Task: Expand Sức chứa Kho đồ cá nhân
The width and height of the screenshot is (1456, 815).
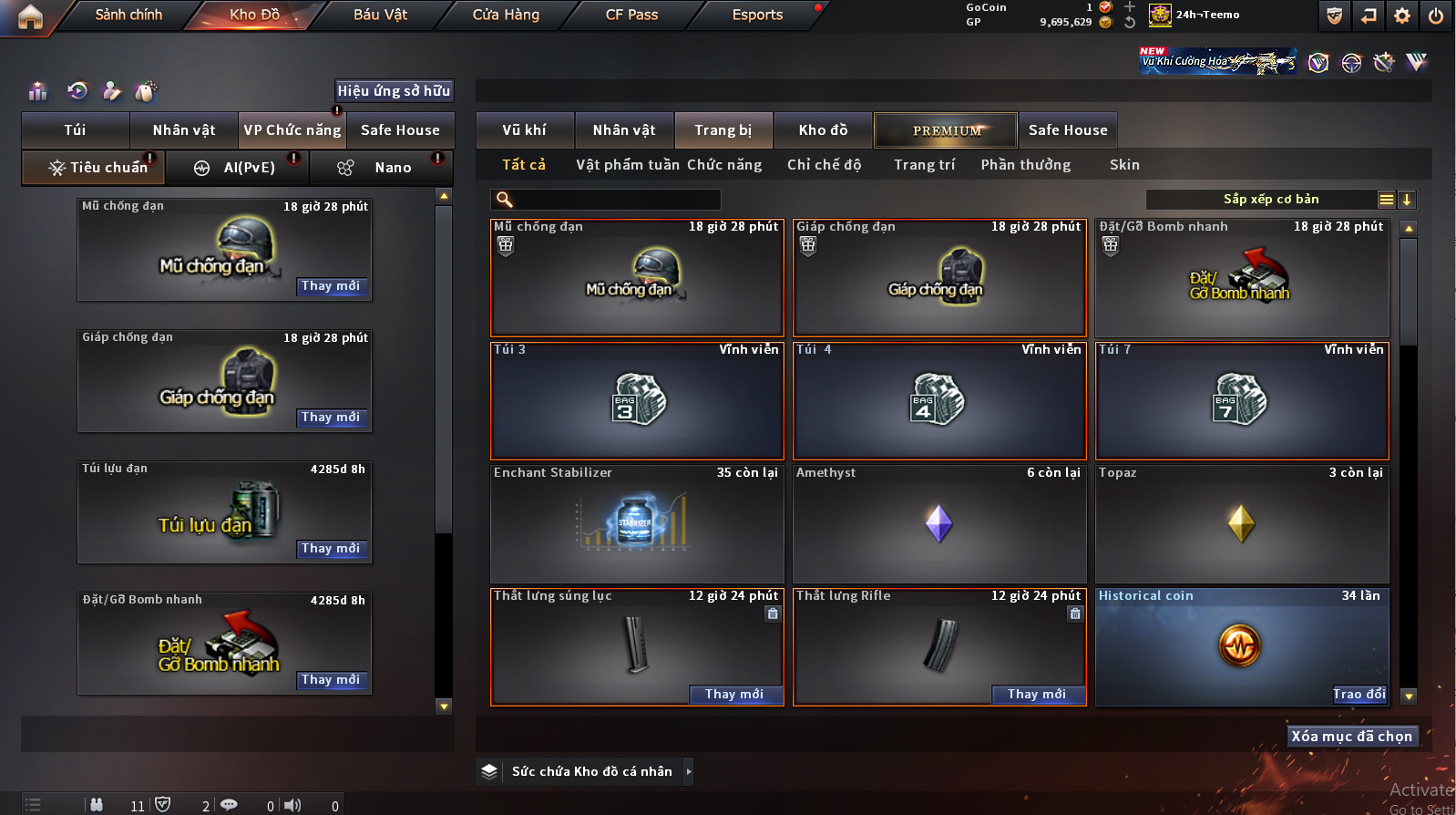Action: pos(689,771)
